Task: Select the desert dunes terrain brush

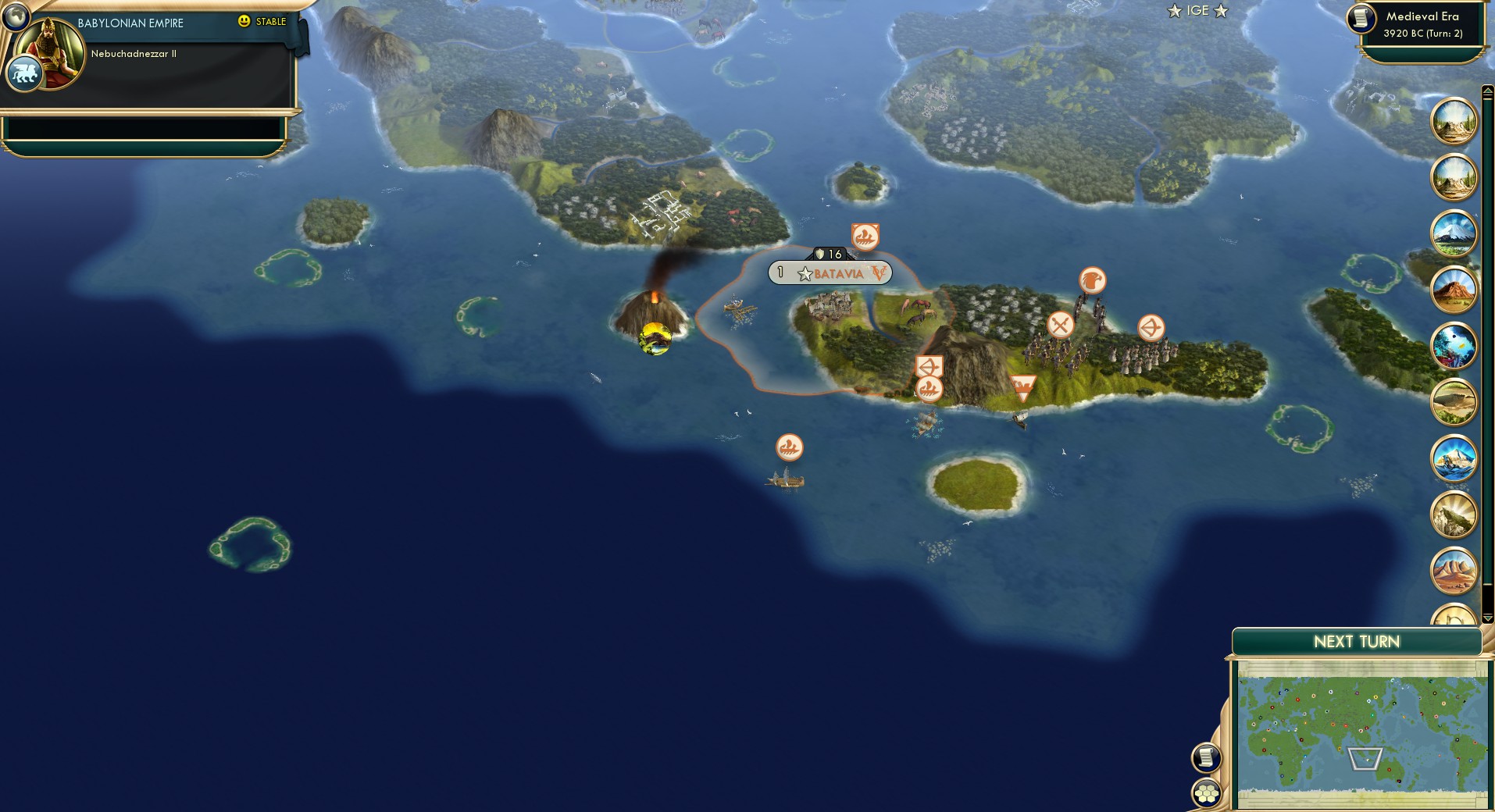Action: [x=1454, y=570]
